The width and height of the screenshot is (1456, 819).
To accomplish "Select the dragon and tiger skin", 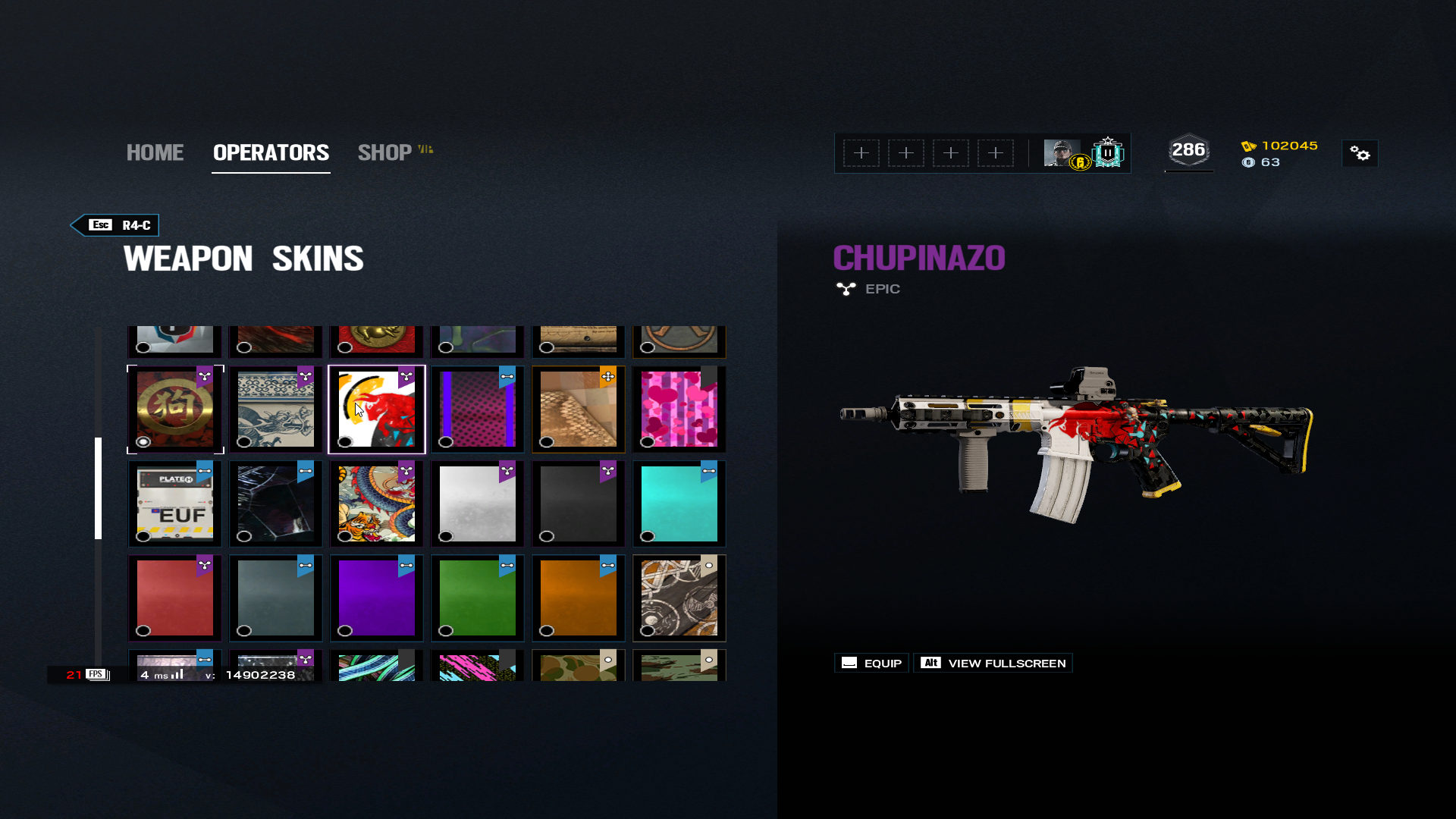I will 377,504.
